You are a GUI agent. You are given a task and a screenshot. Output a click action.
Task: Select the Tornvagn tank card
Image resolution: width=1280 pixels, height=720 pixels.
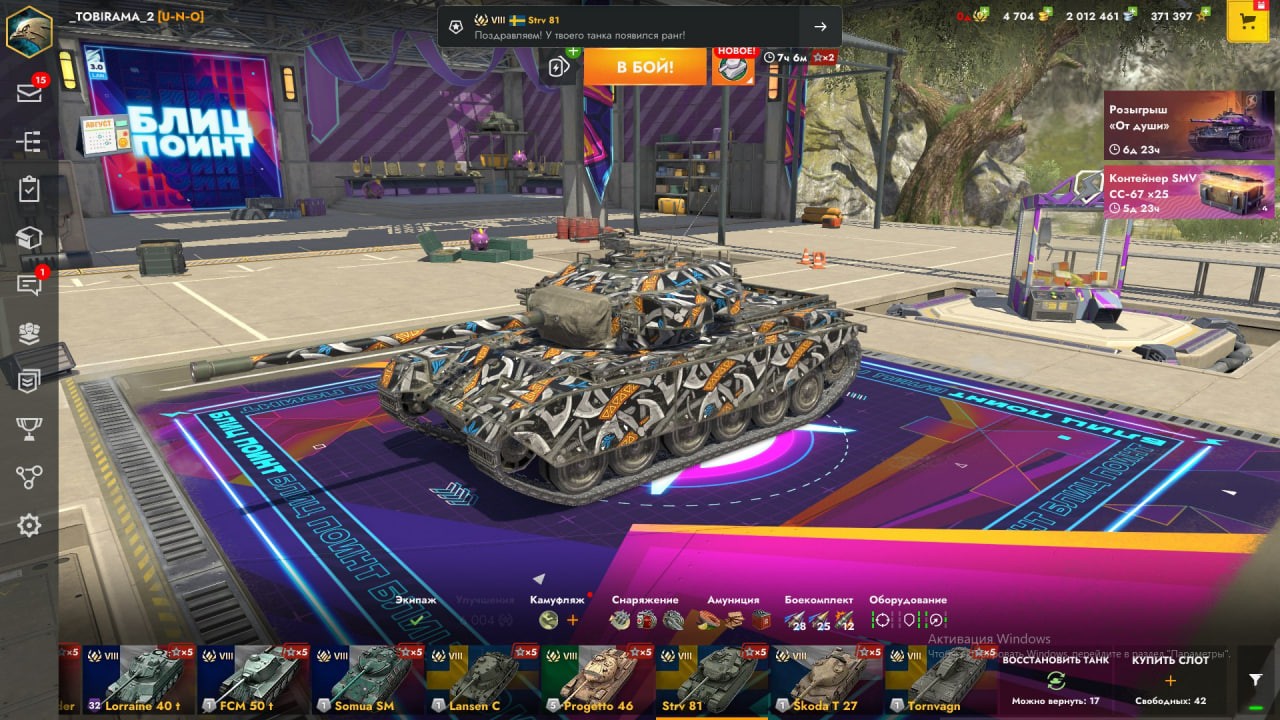pos(940,679)
